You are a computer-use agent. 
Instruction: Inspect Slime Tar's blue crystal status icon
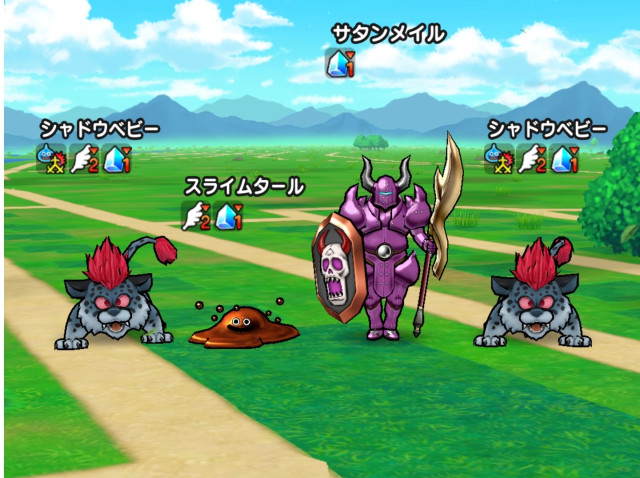pyautogui.click(x=229, y=214)
